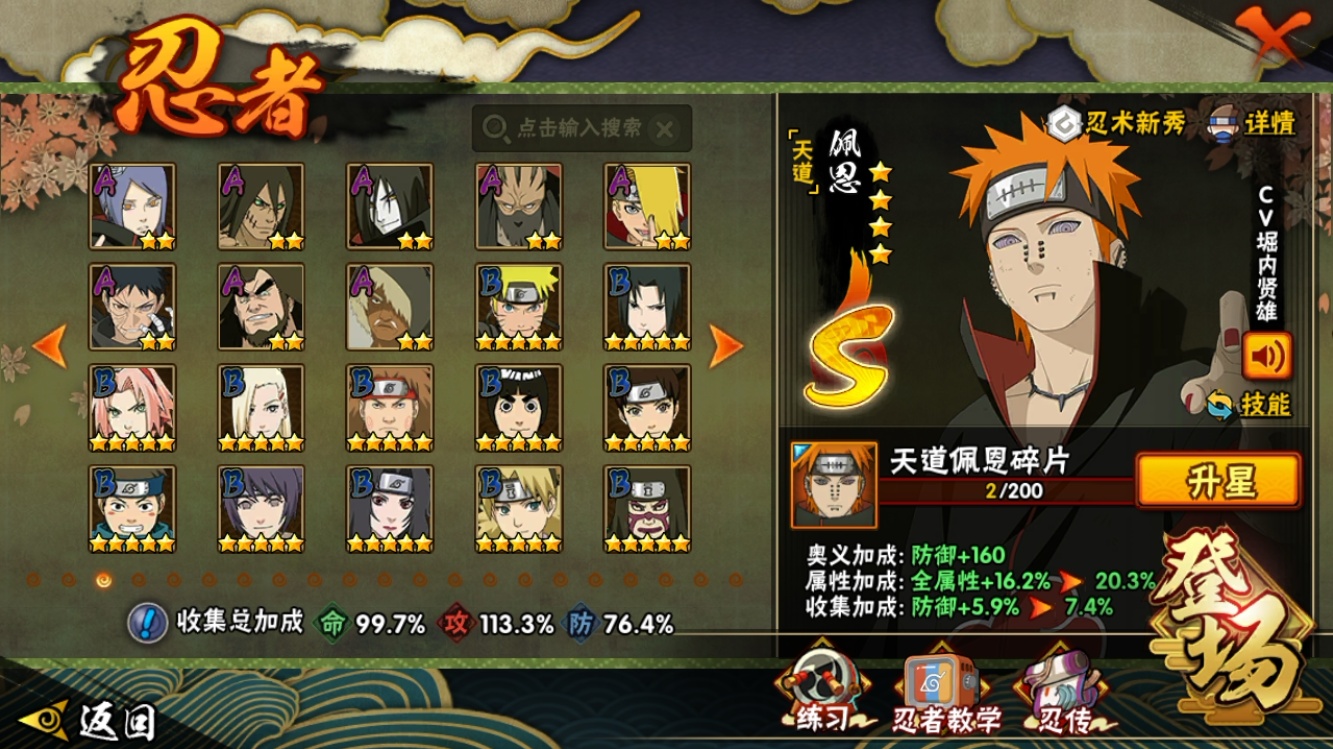Screen dimensions: 1333x749
Task: Open the collection bonus info icon
Action: pos(147,623)
